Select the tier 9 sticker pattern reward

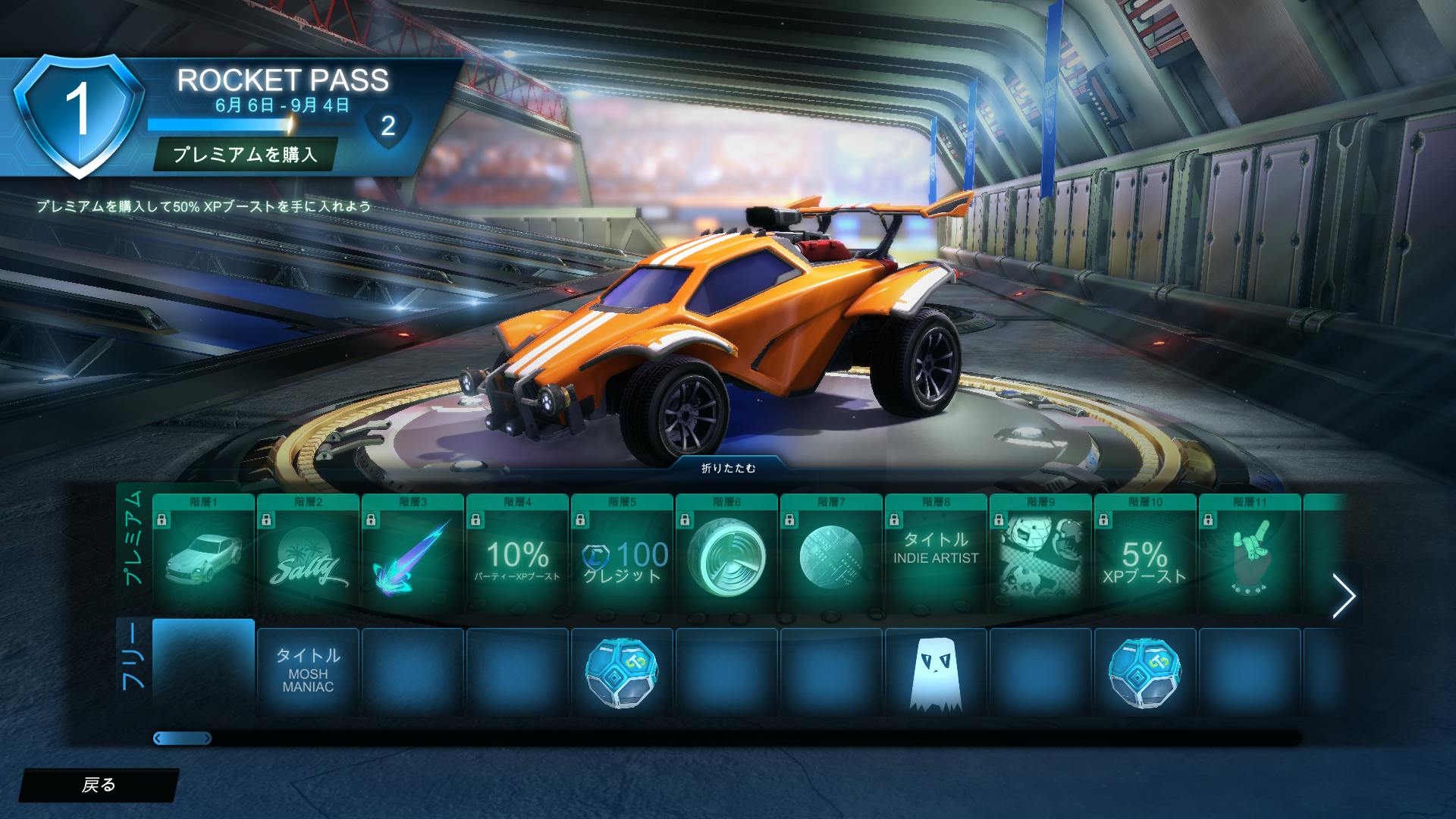point(1040,557)
